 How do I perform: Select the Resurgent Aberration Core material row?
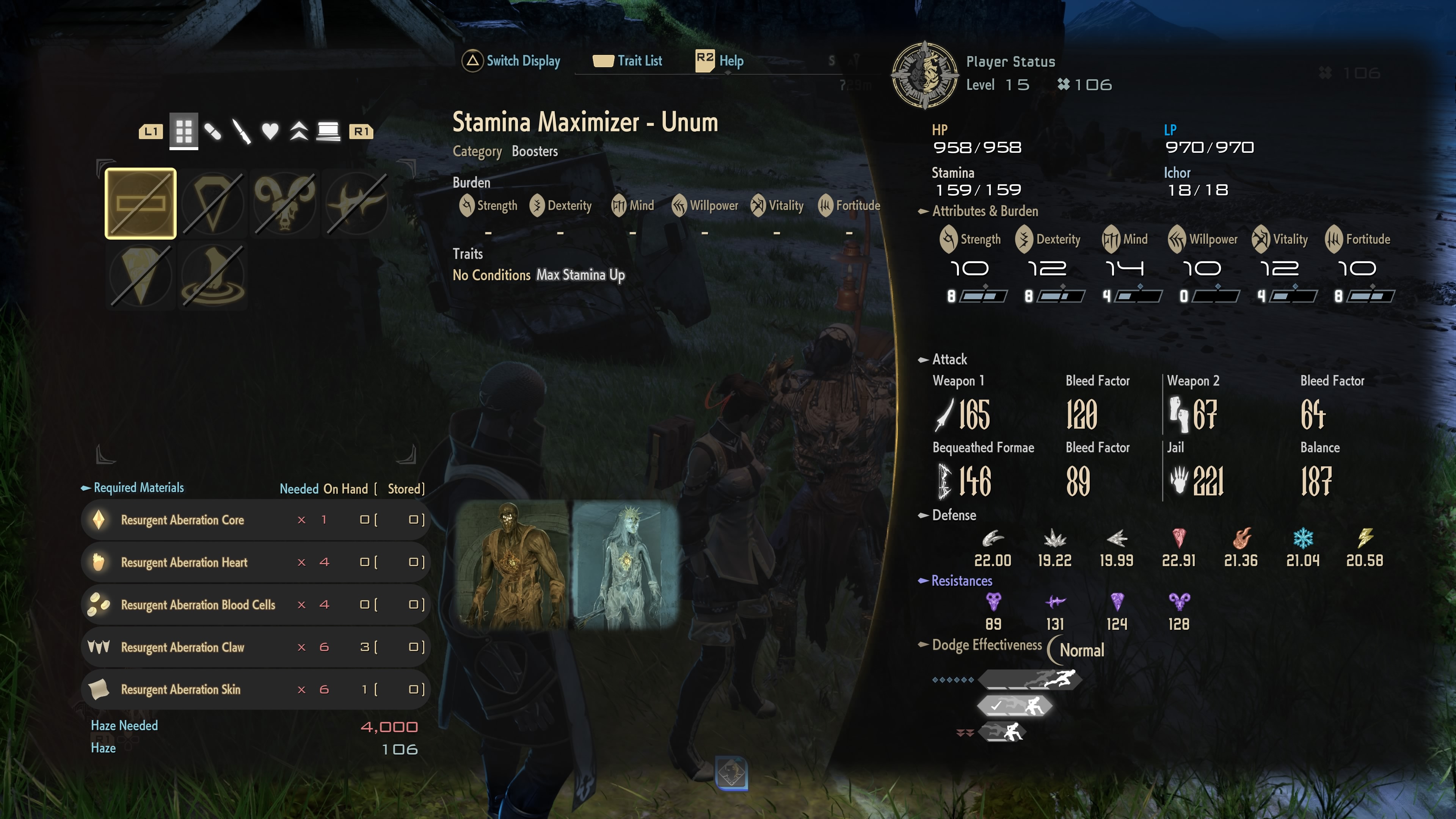pos(256,520)
